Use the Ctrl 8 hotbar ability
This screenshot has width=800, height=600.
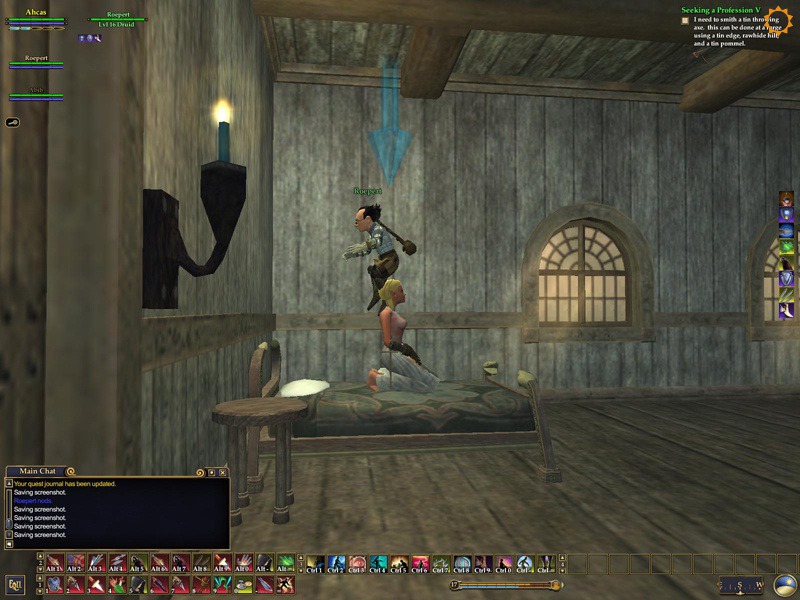pos(462,564)
